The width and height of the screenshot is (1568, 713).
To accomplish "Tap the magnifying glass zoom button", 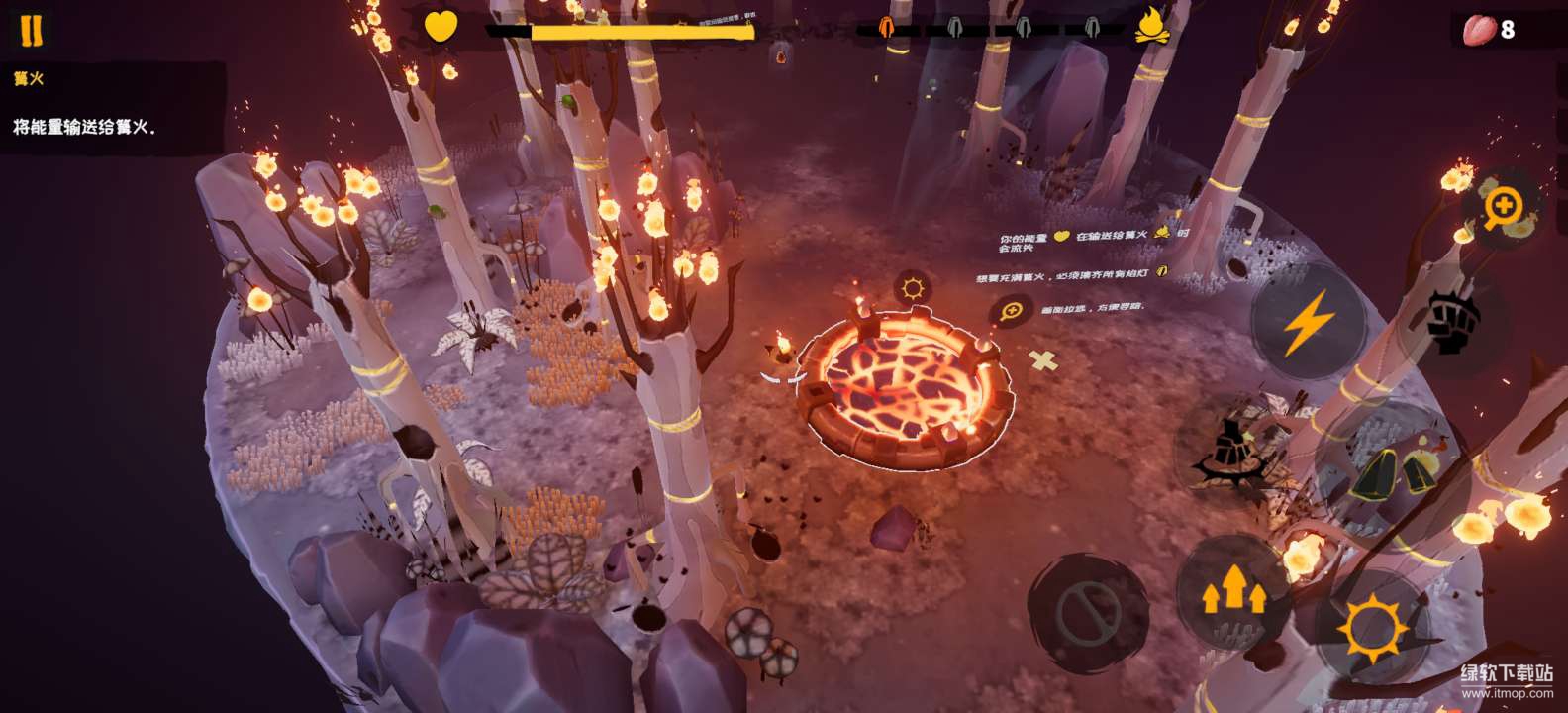I will tap(1503, 208).
